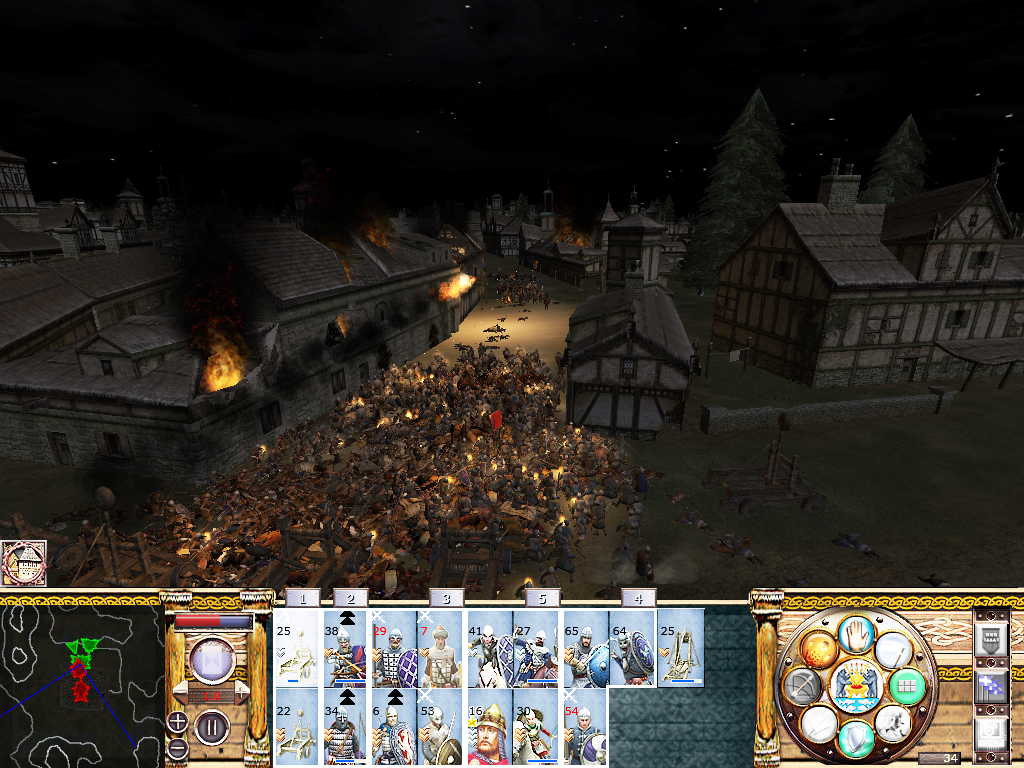
Task: Toggle the guard mode shield icon
Action: pos(855,739)
